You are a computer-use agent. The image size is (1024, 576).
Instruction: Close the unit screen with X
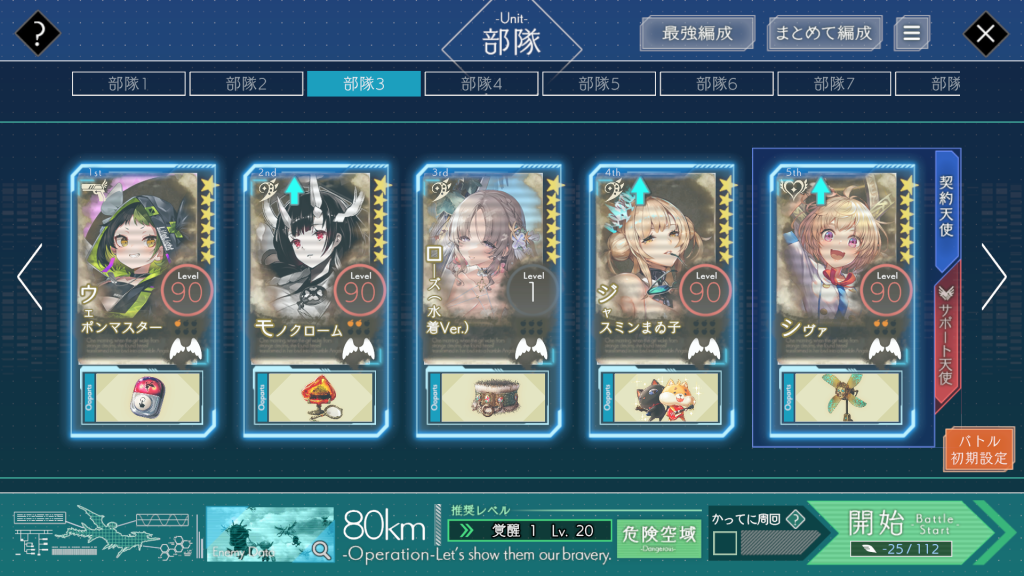(x=985, y=34)
